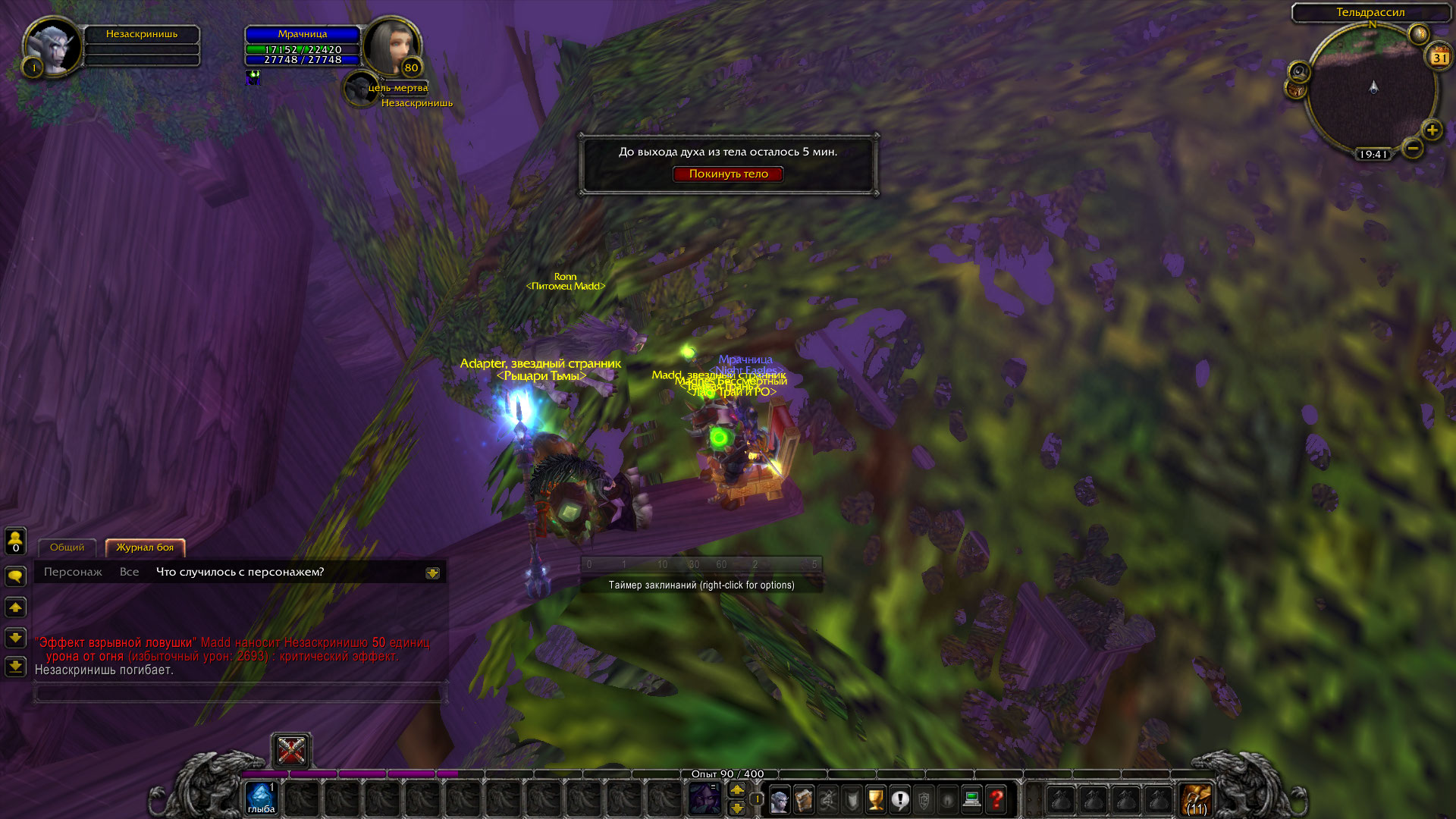The image size is (1456, 819).
Task: Open the calendar icon showing 31
Action: coord(1439,57)
